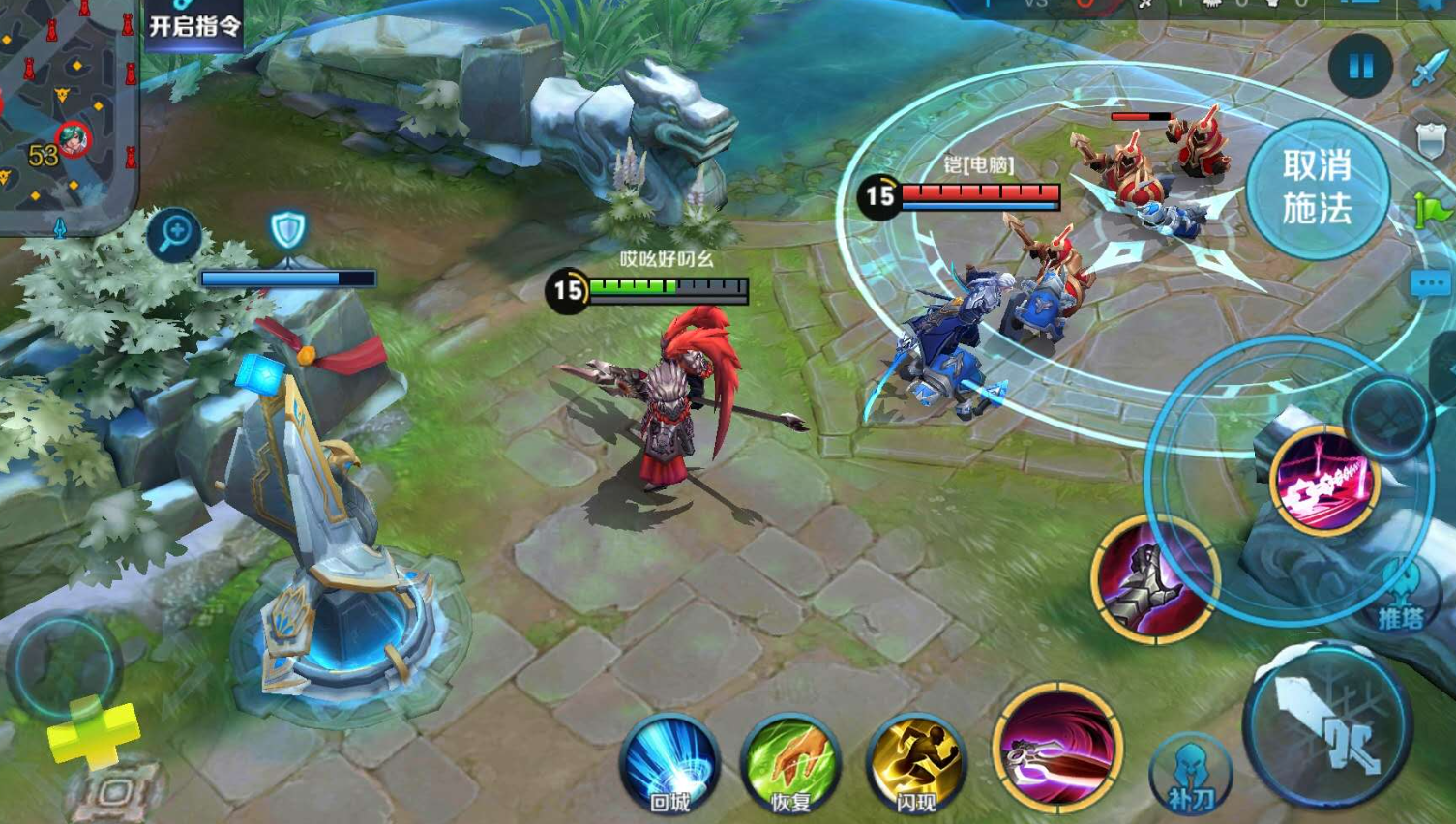Cast the 闪现 flash spell

click(914, 764)
